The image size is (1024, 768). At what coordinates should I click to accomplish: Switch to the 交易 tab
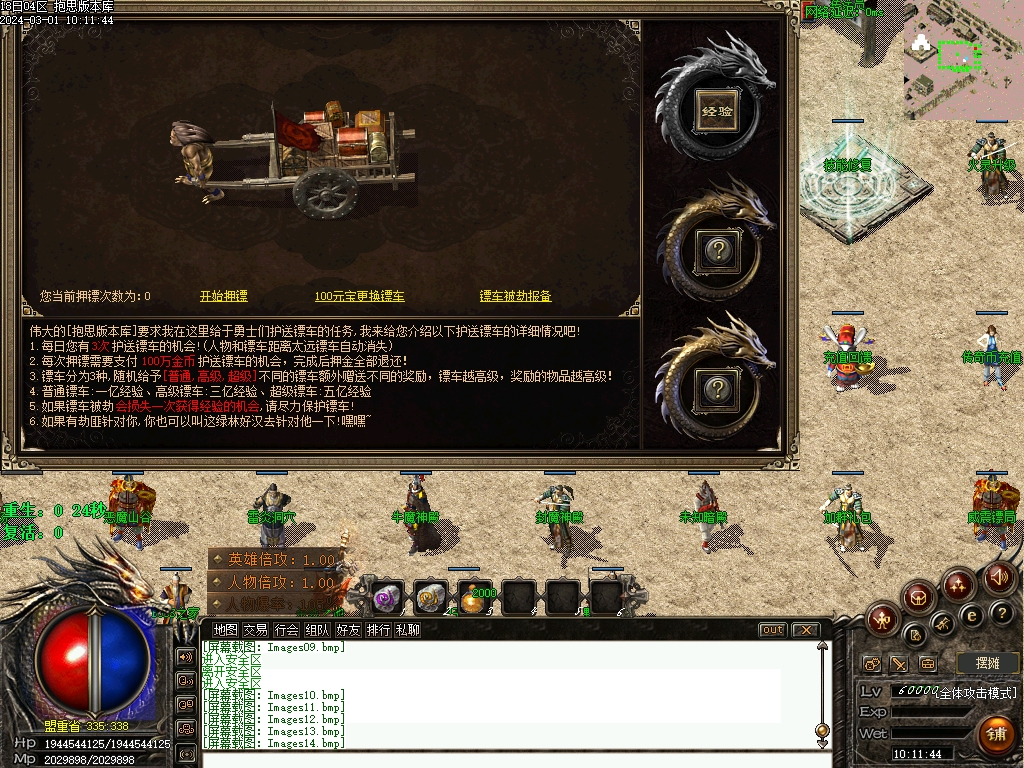coord(256,630)
